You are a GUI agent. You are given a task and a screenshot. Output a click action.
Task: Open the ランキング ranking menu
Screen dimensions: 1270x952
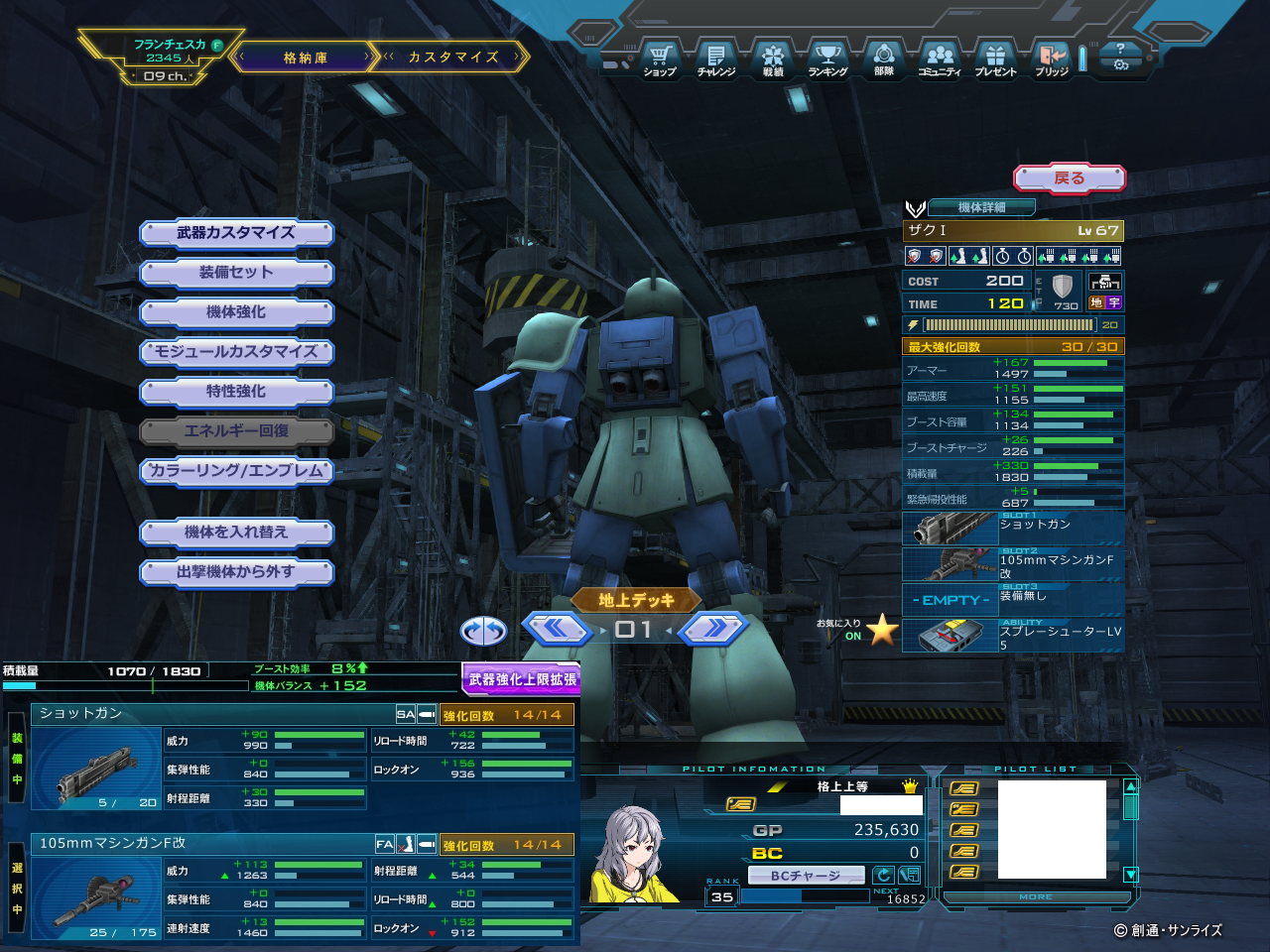pyautogui.click(x=827, y=59)
